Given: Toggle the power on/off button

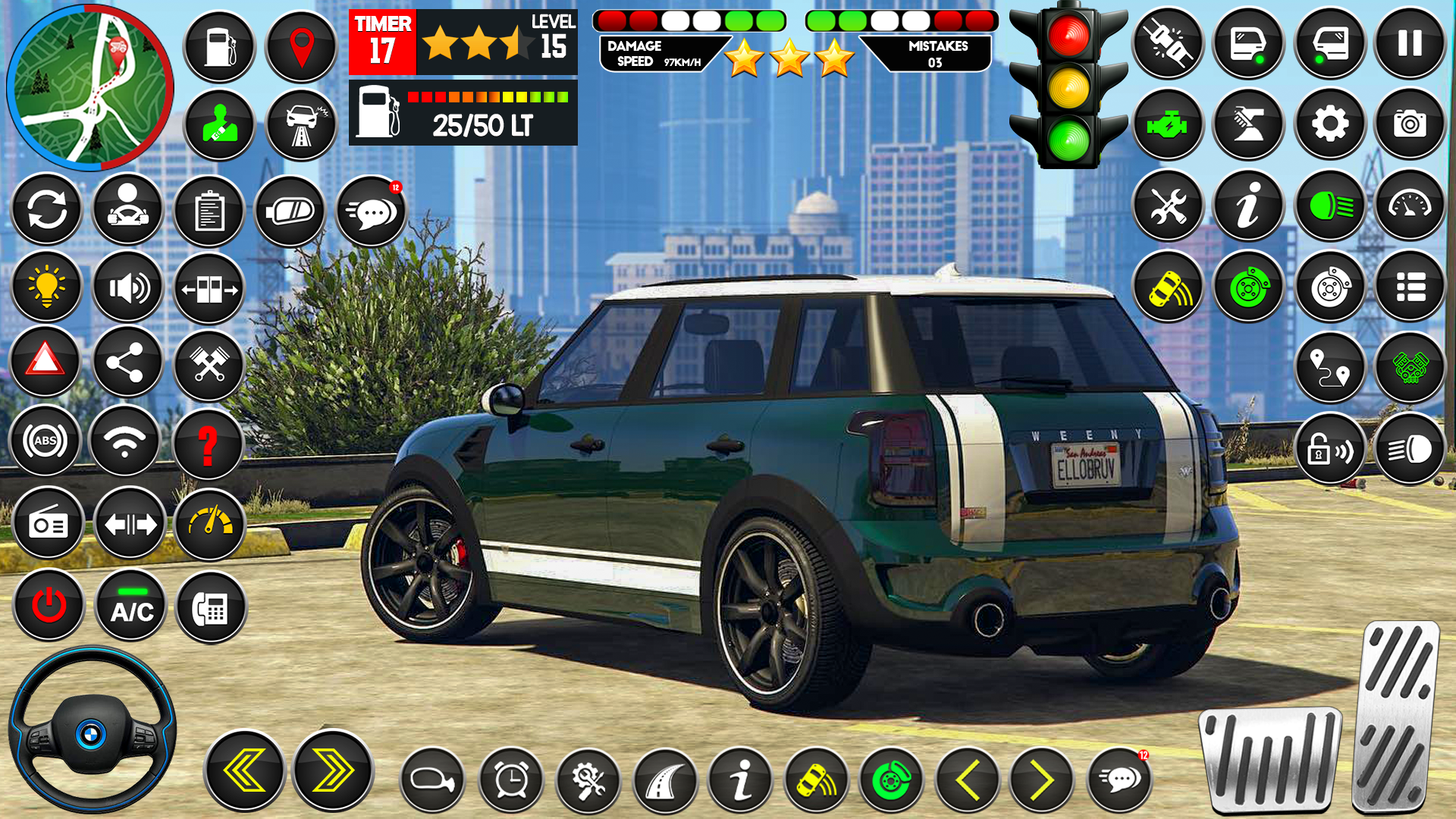Looking at the screenshot, I should [45, 605].
